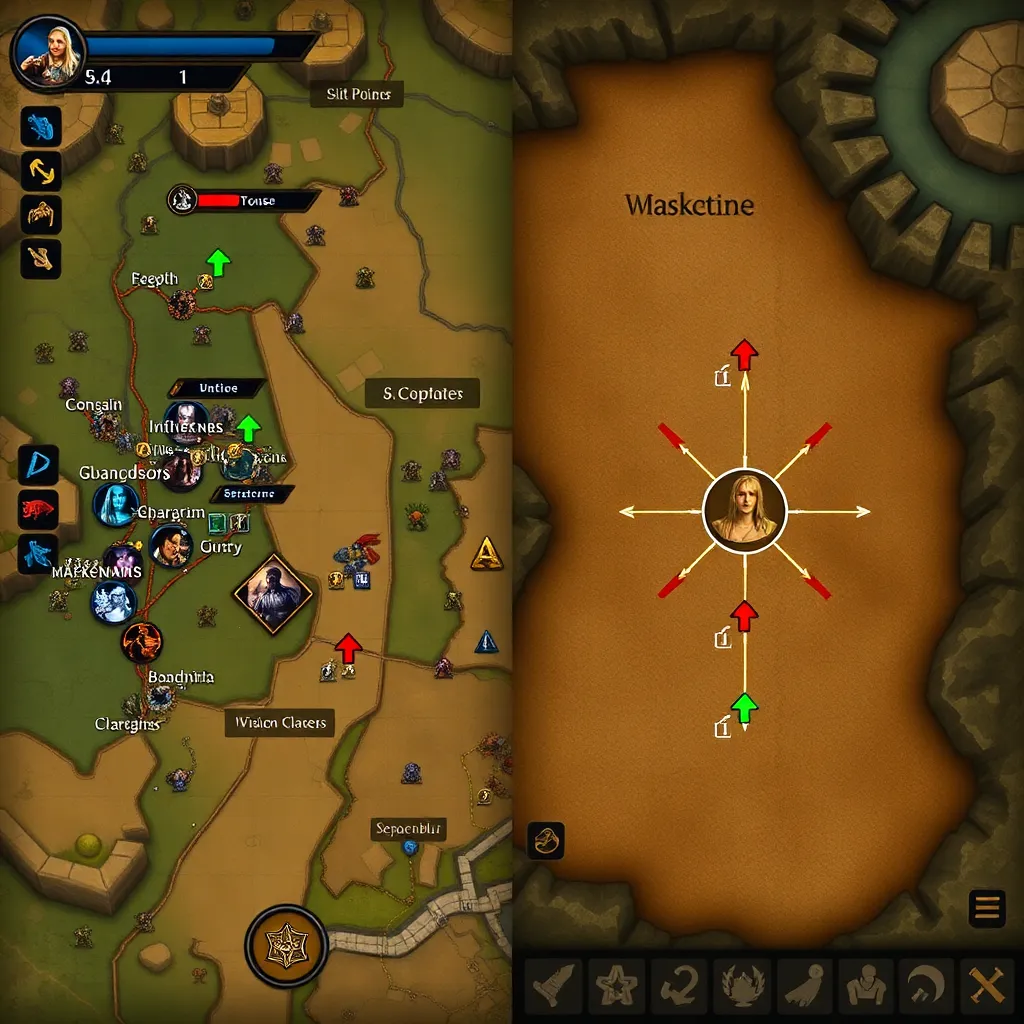
Task: Open the player portrait in the top bar
Action: tap(47, 51)
